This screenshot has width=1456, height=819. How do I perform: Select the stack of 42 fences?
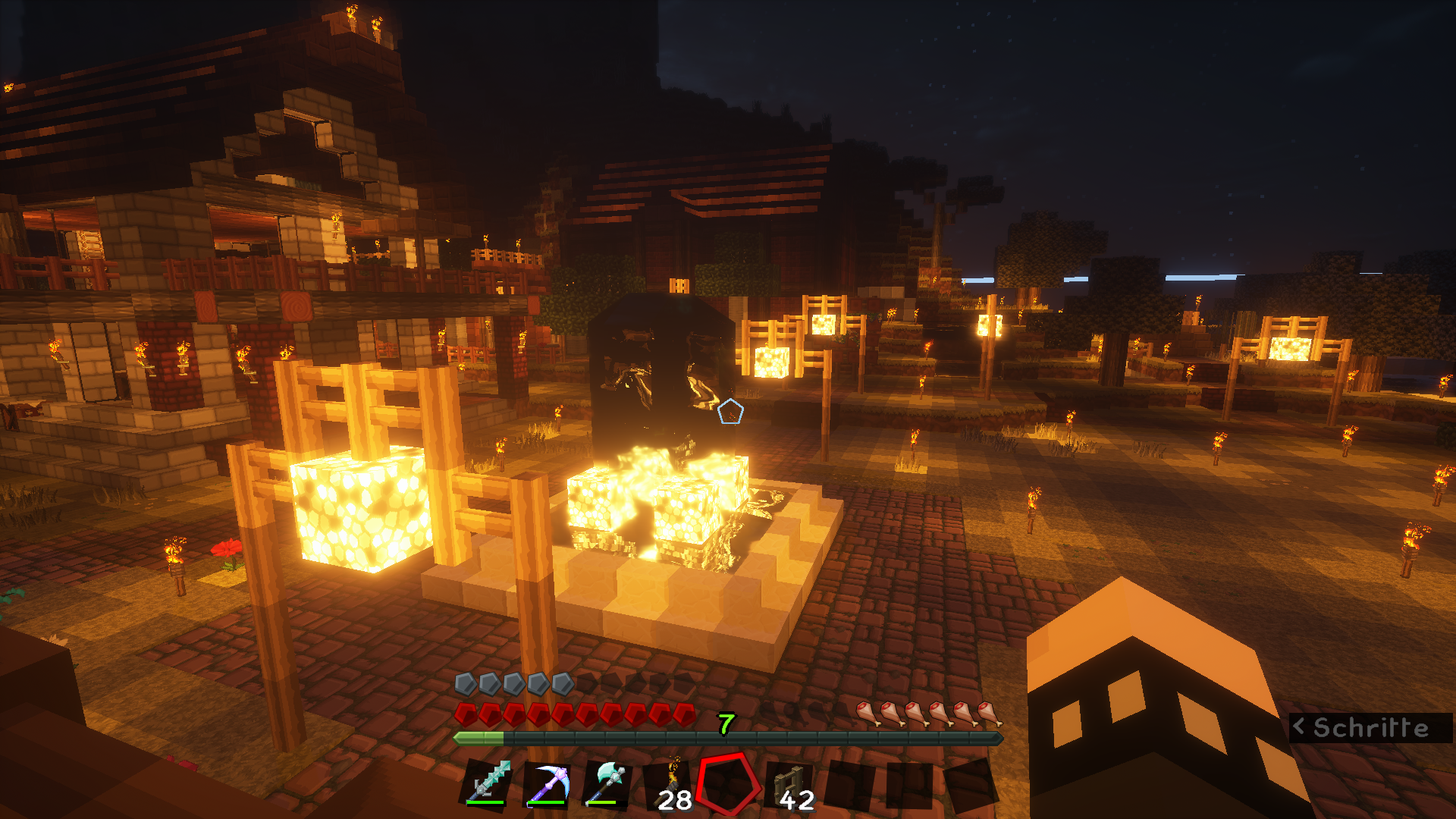pos(791,785)
